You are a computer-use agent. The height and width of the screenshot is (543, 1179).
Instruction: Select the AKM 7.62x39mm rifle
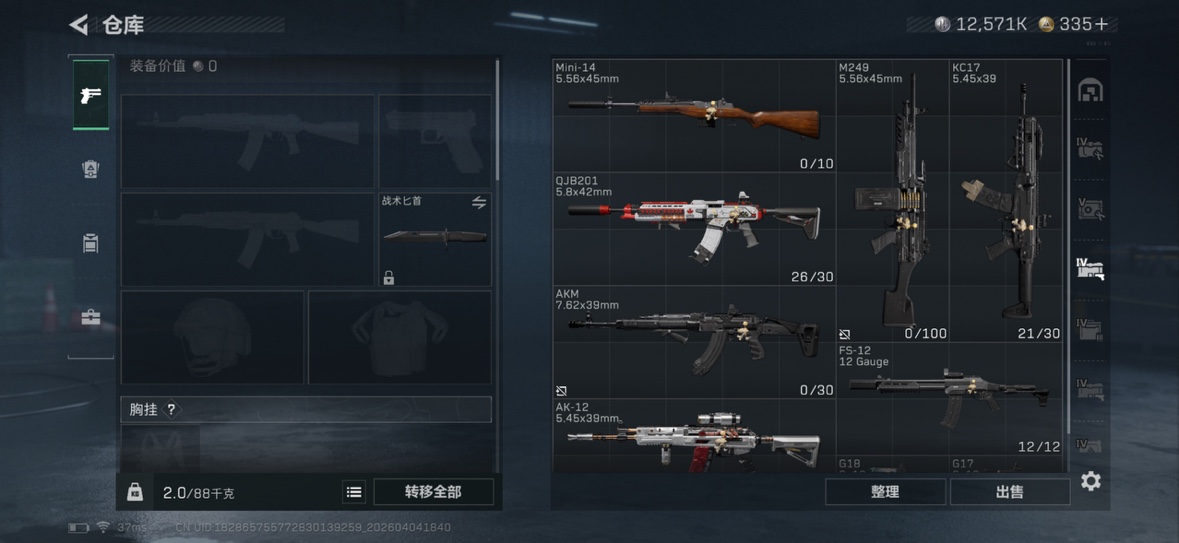click(694, 342)
